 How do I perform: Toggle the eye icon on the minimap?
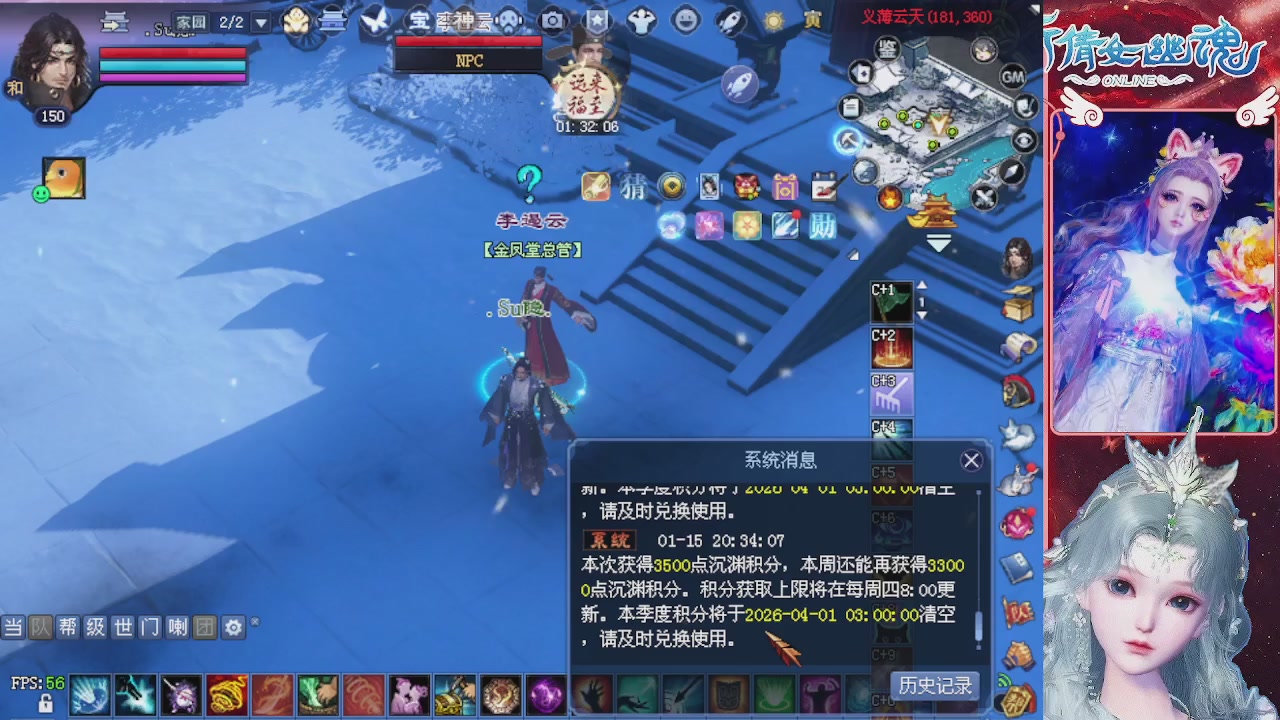point(1024,140)
